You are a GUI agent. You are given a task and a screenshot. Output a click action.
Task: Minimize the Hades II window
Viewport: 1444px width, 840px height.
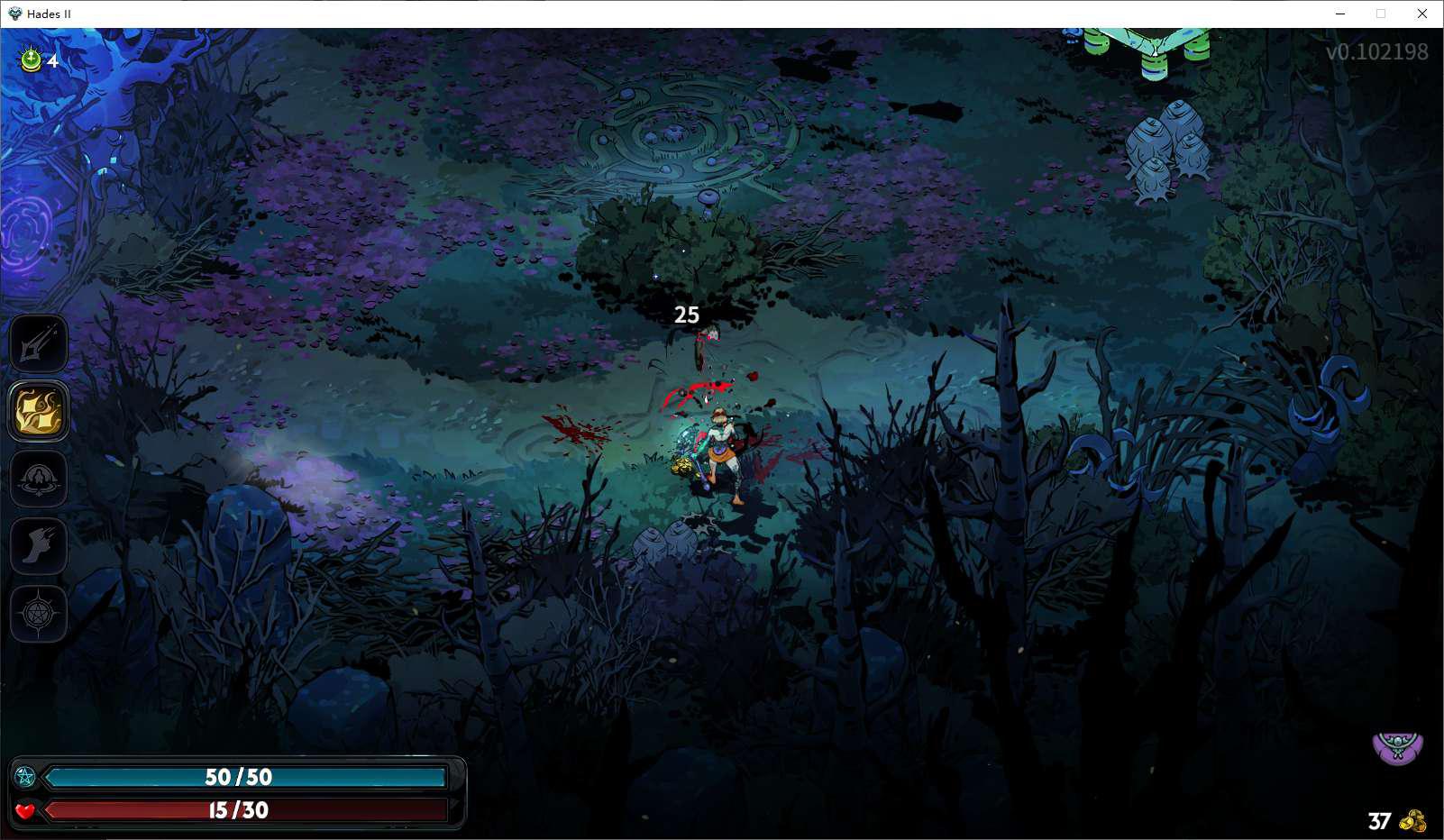[1340, 14]
